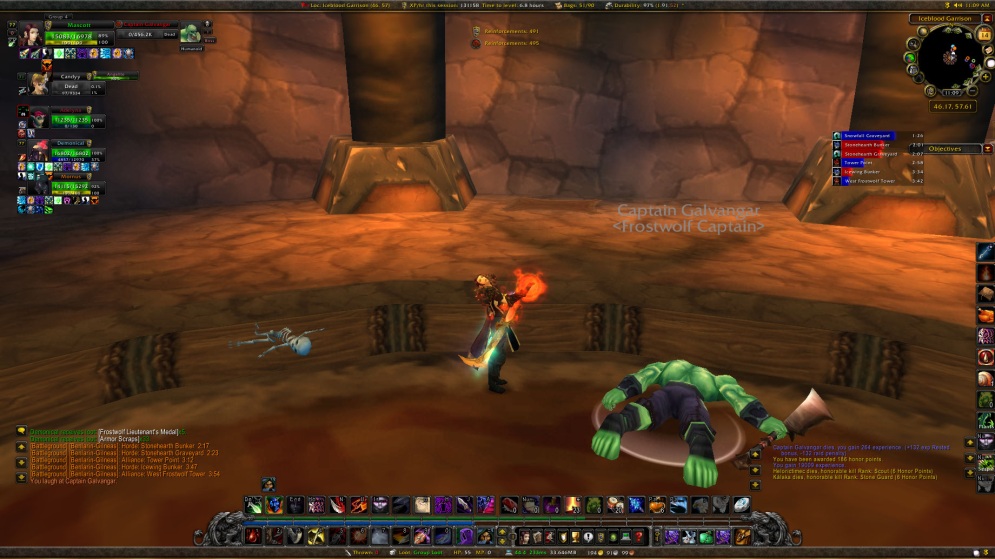The image size is (995, 559).
Task: Select party member Demonical's frame
Action: tap(40, 150)
